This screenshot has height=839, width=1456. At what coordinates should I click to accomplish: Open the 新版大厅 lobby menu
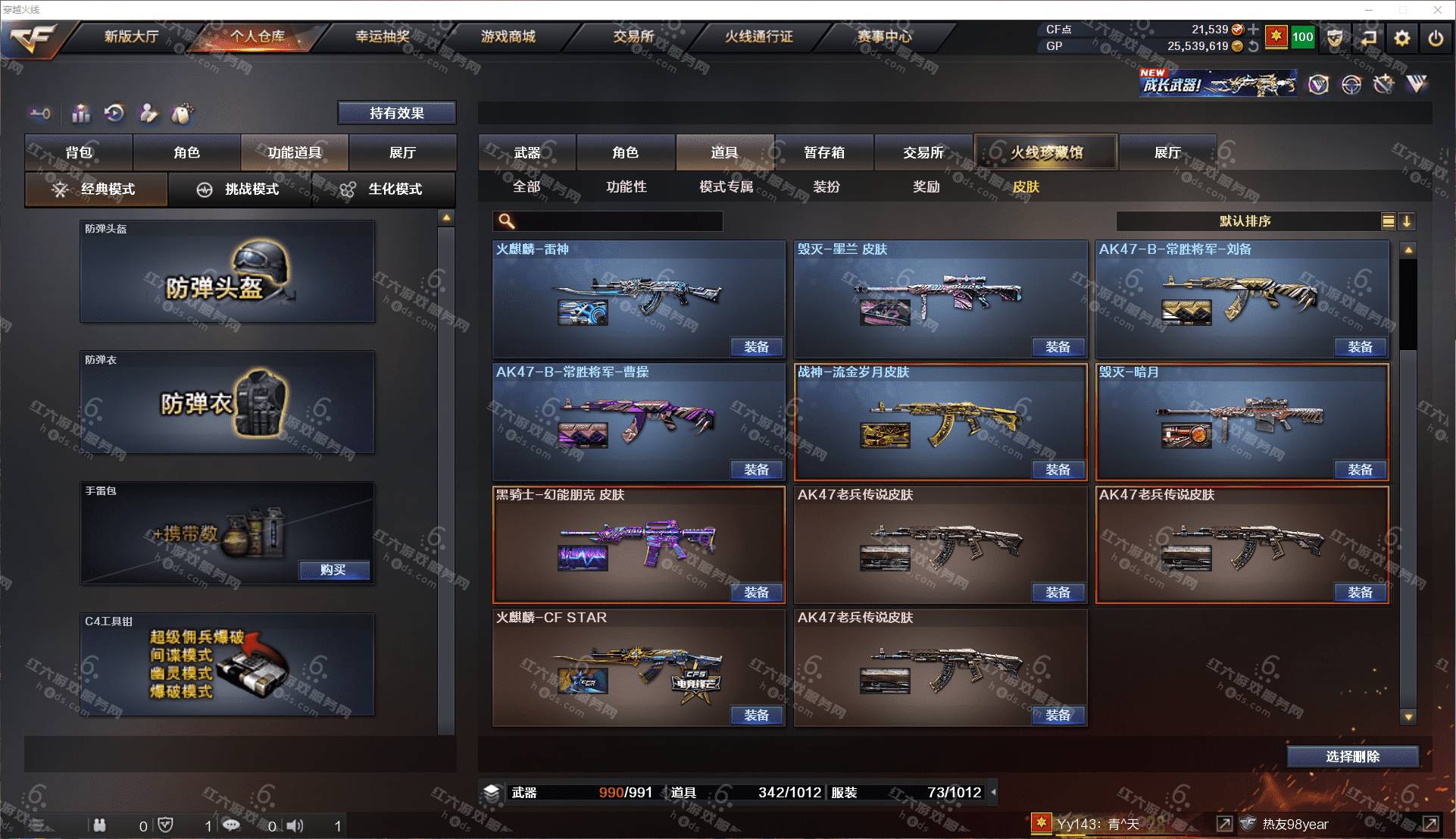point(131,36)
